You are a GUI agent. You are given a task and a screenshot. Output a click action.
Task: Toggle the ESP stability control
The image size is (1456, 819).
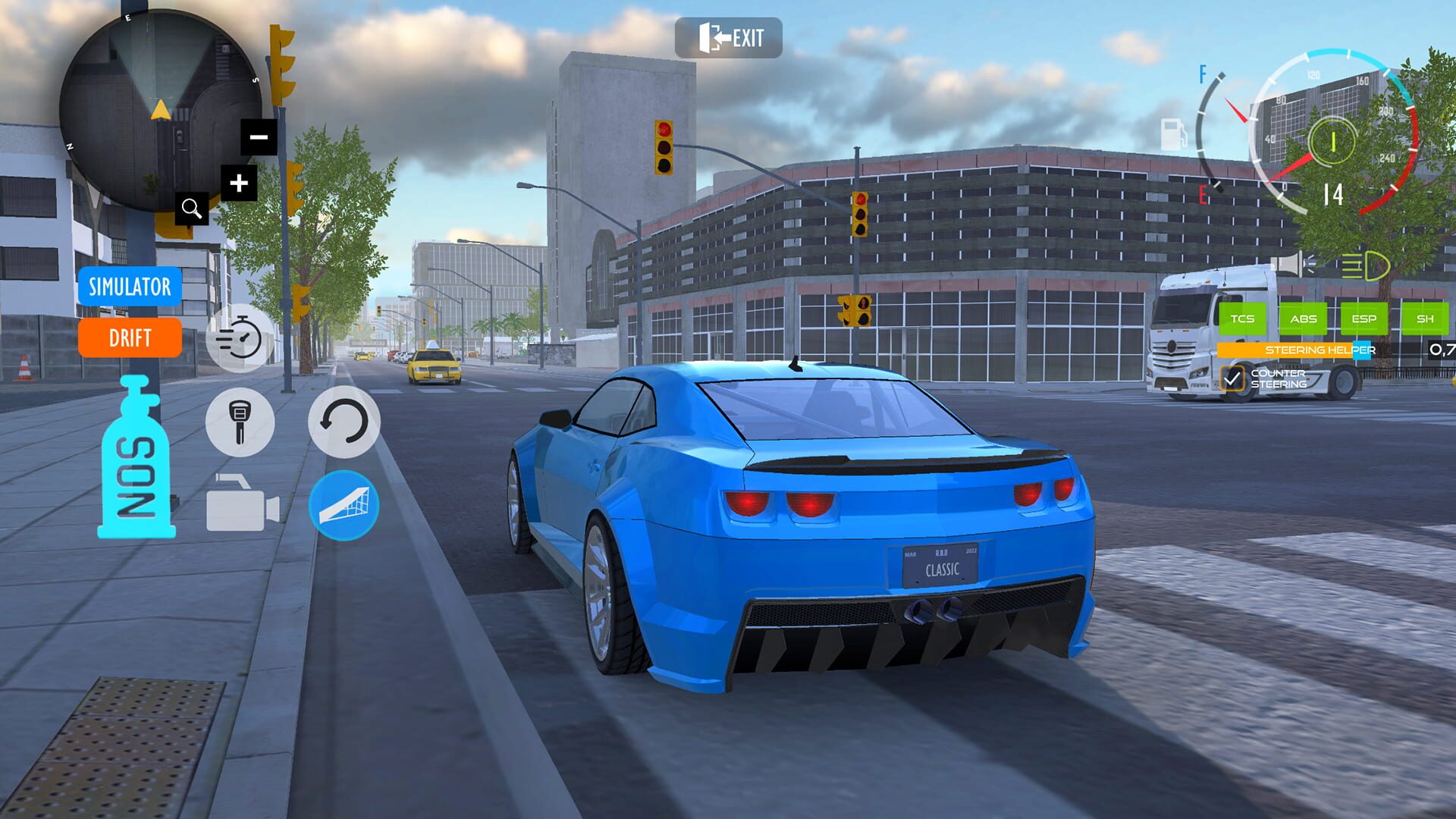[x=1364, y=319]
